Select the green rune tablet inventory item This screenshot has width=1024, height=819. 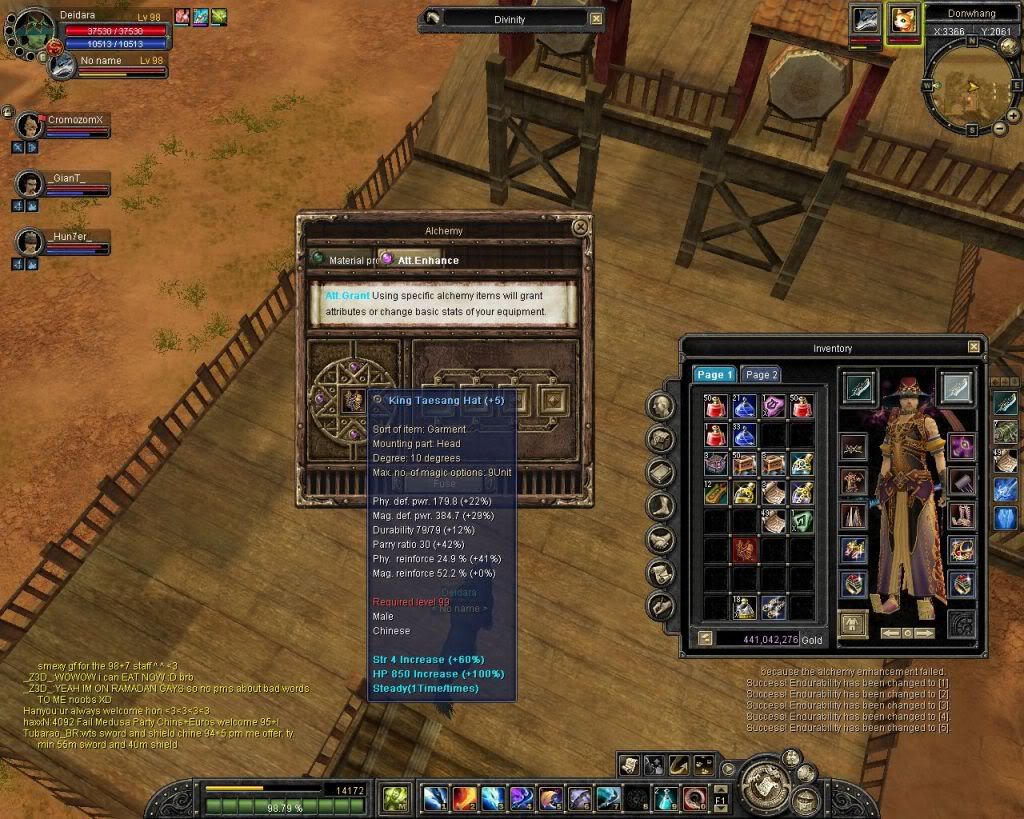click(x=802, y=520)
